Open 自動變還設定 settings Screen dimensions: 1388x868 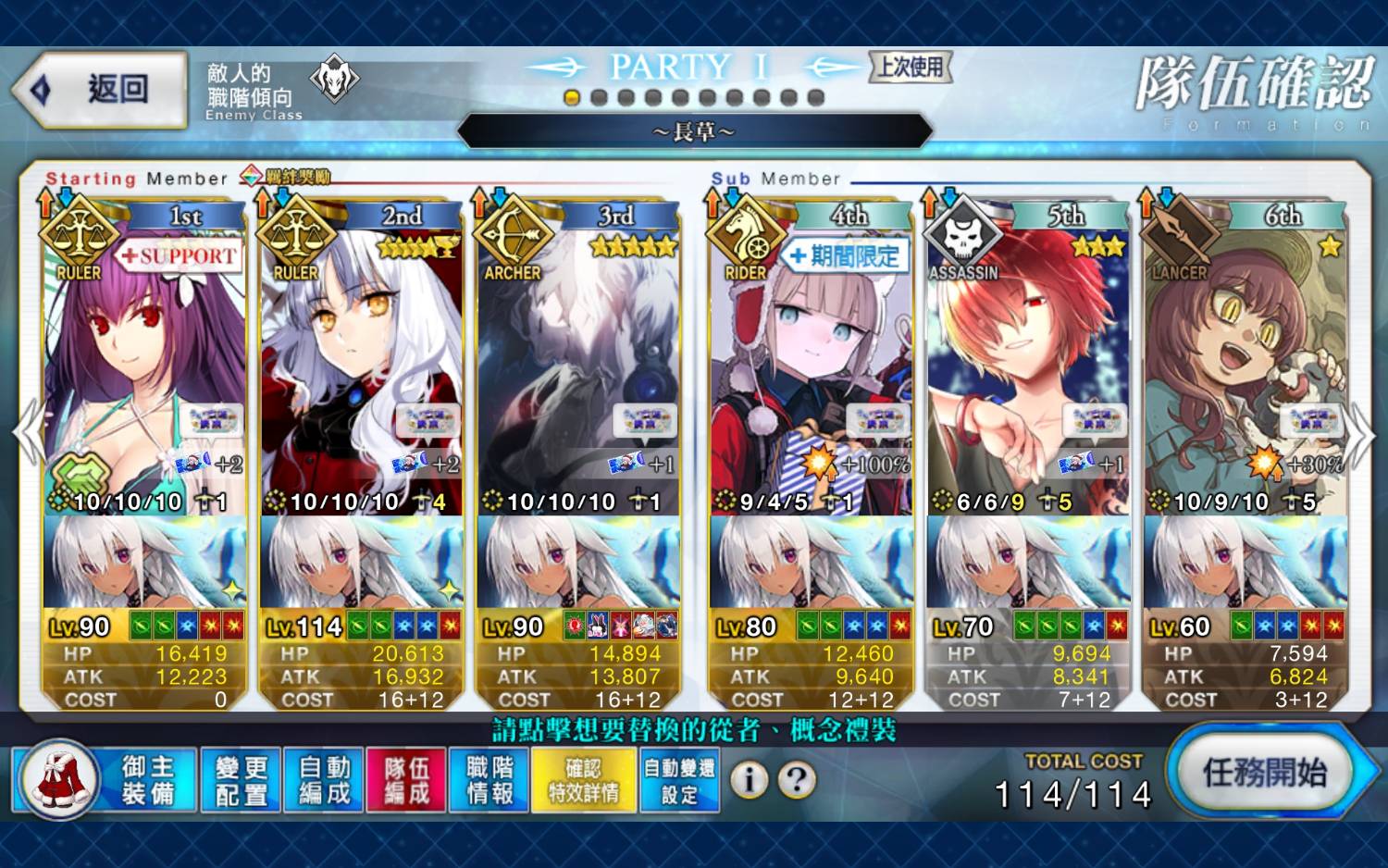tap(679, 780)
